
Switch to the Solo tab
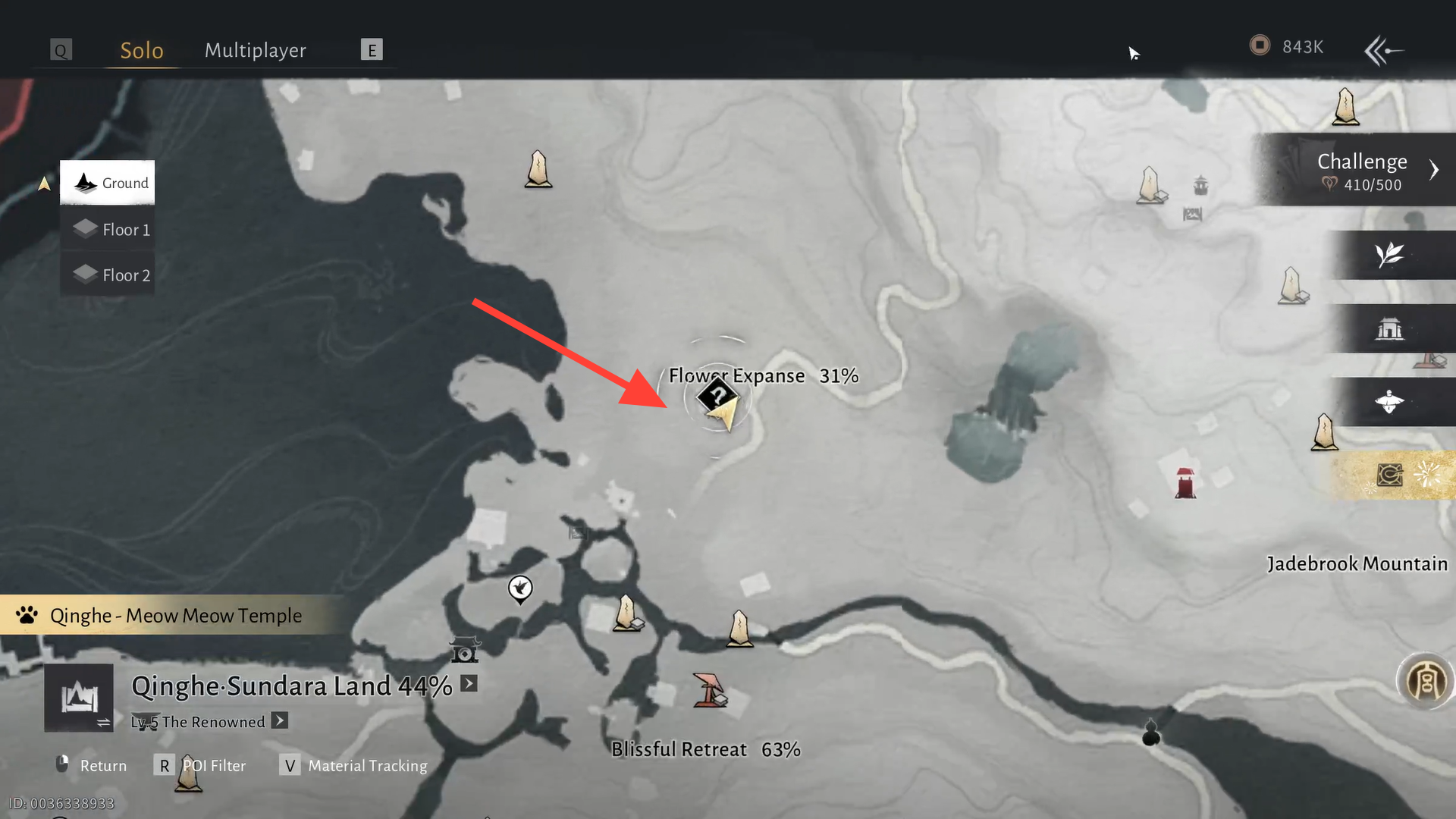(x=142, y=50)
